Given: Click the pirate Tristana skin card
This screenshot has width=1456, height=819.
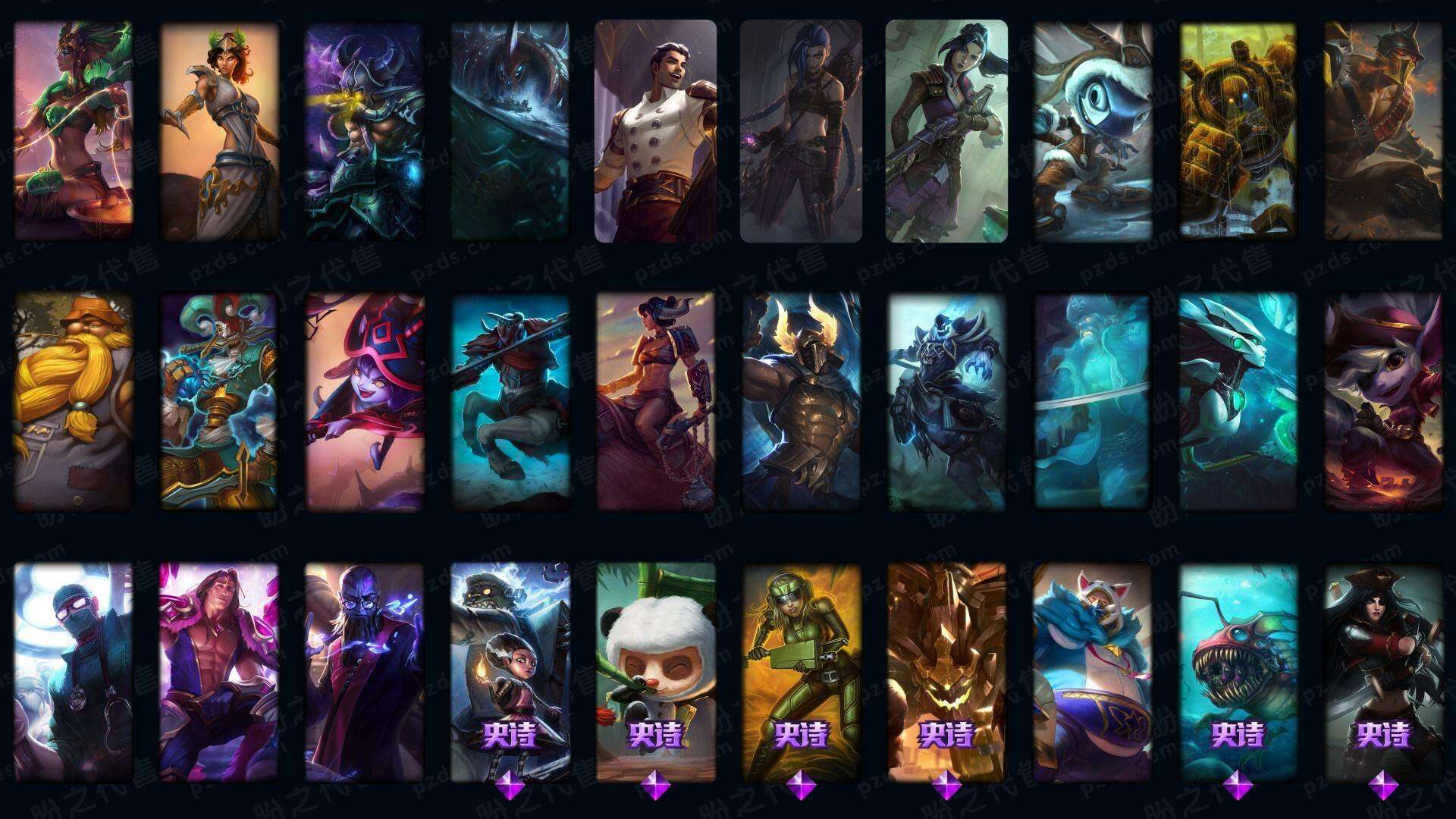Looking at the screenshot, I should [1383, 402].
